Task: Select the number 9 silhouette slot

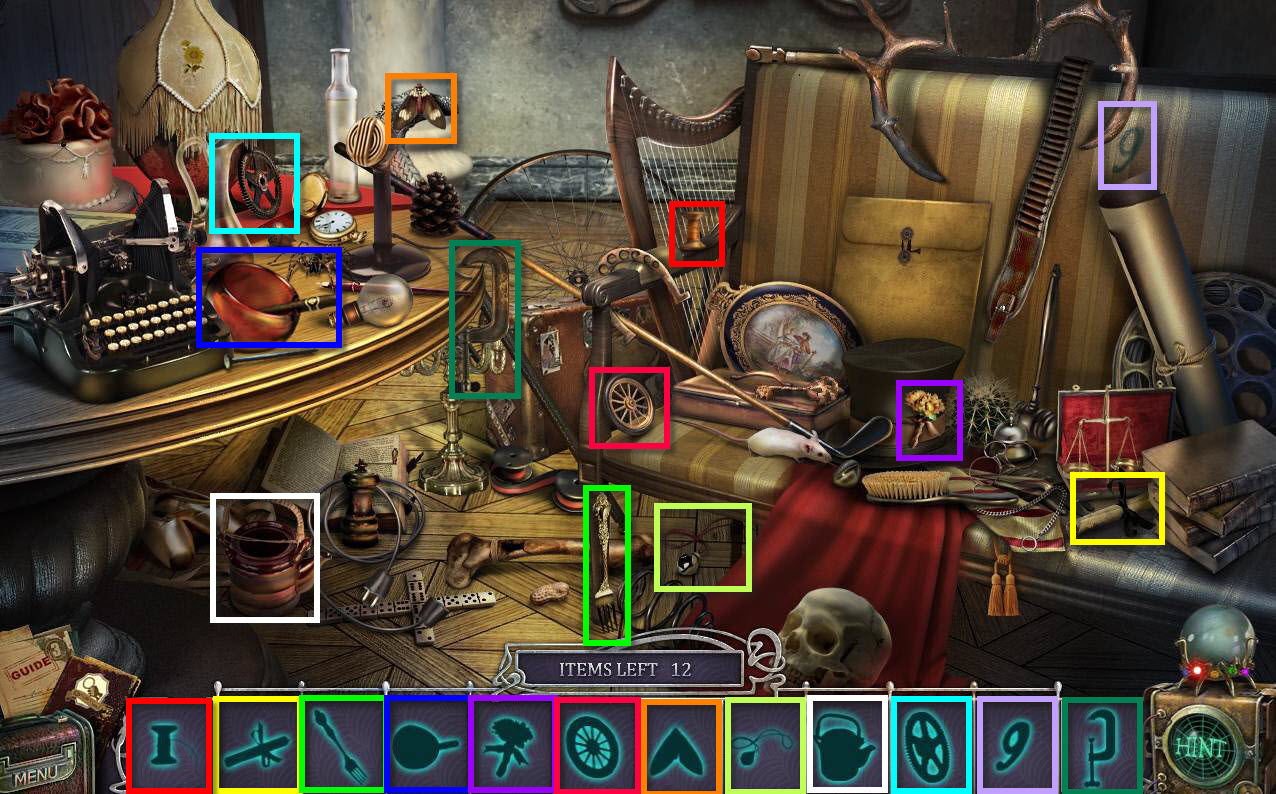Action: click(1016, 745)
